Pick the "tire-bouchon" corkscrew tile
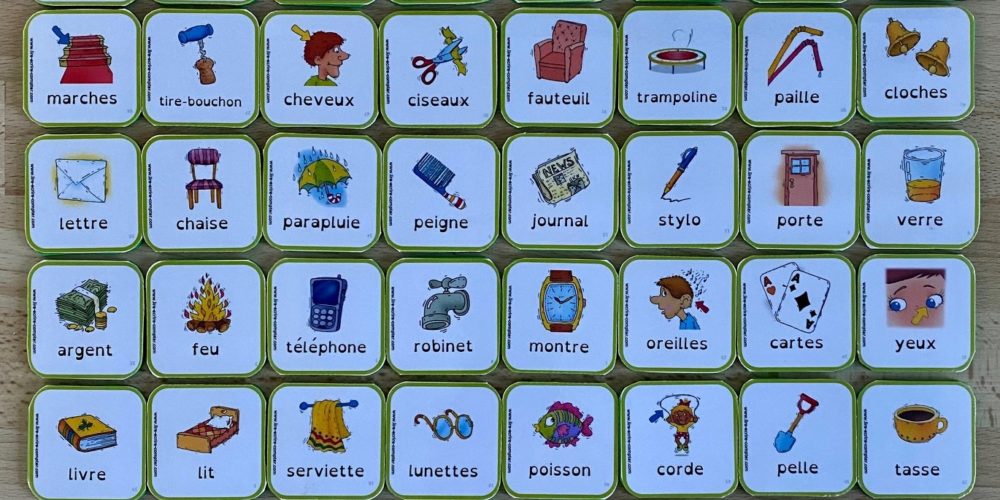1000x500 pixels. (x=200, y=68)
